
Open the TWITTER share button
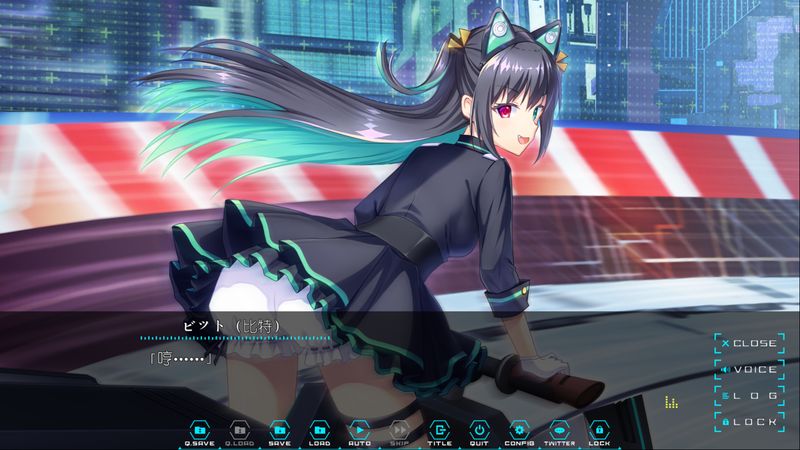click(559, 430)
